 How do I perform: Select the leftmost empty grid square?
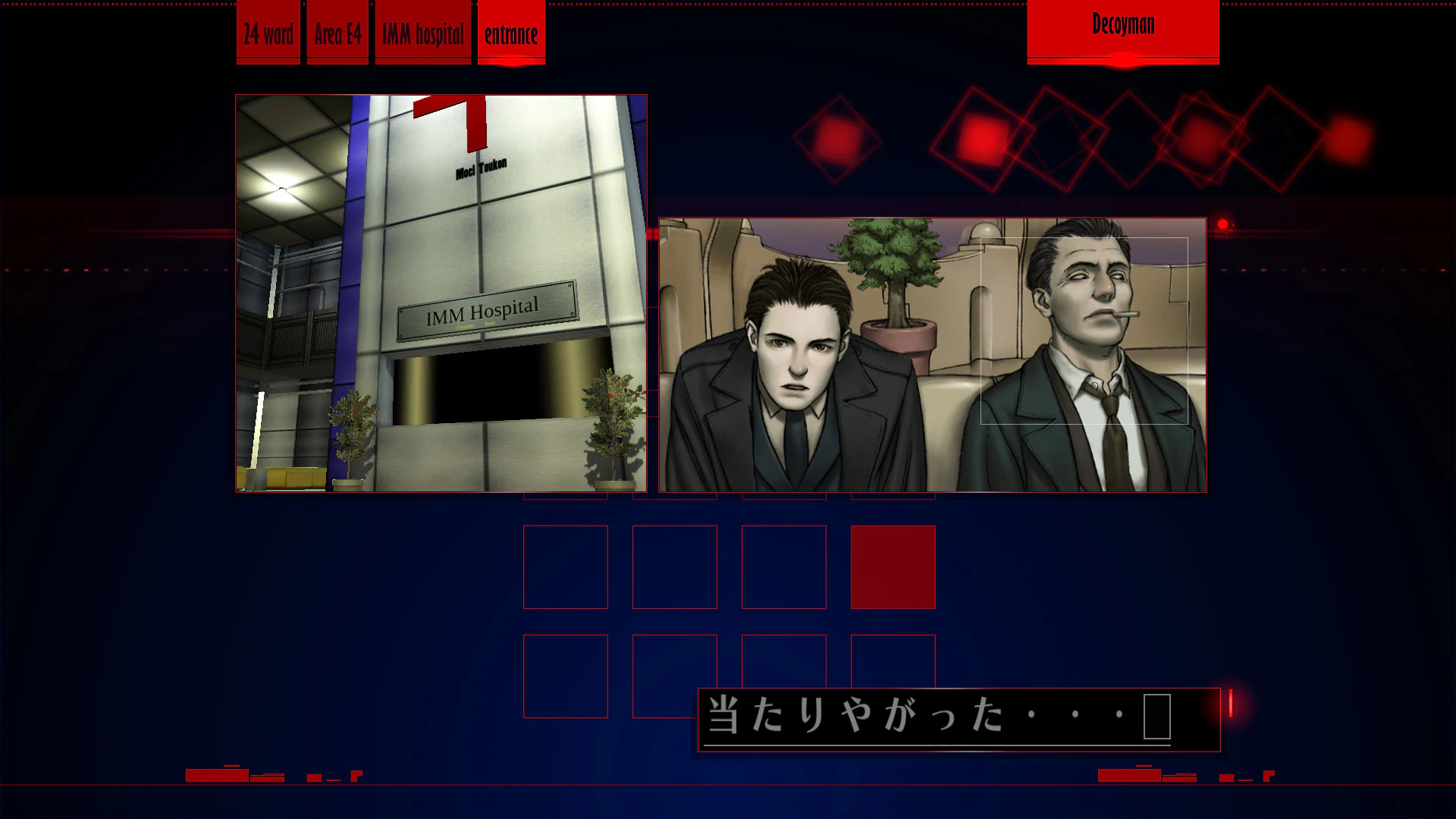(x=566, y=566)
